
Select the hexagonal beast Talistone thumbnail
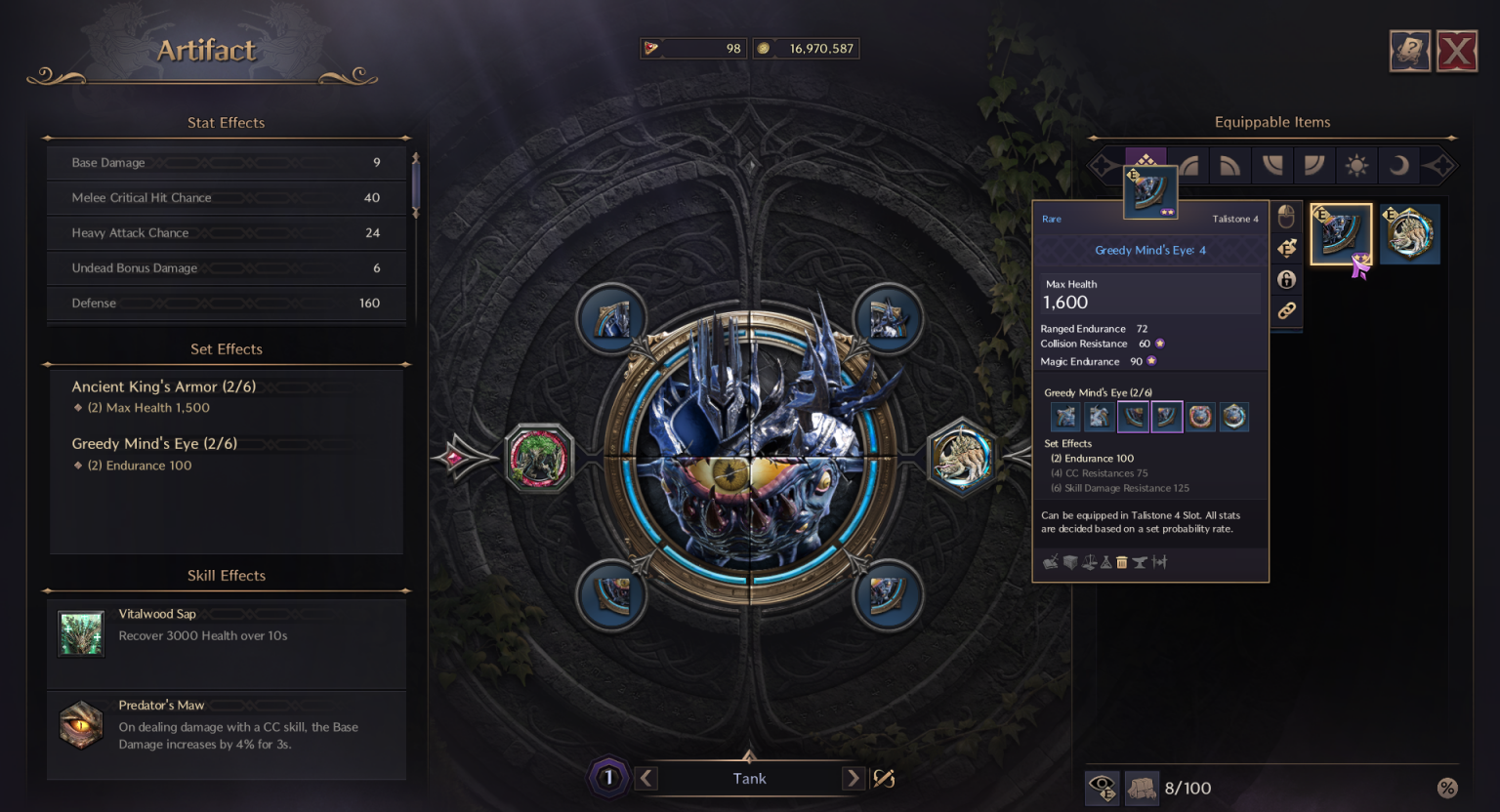(x=1409, y=232)
